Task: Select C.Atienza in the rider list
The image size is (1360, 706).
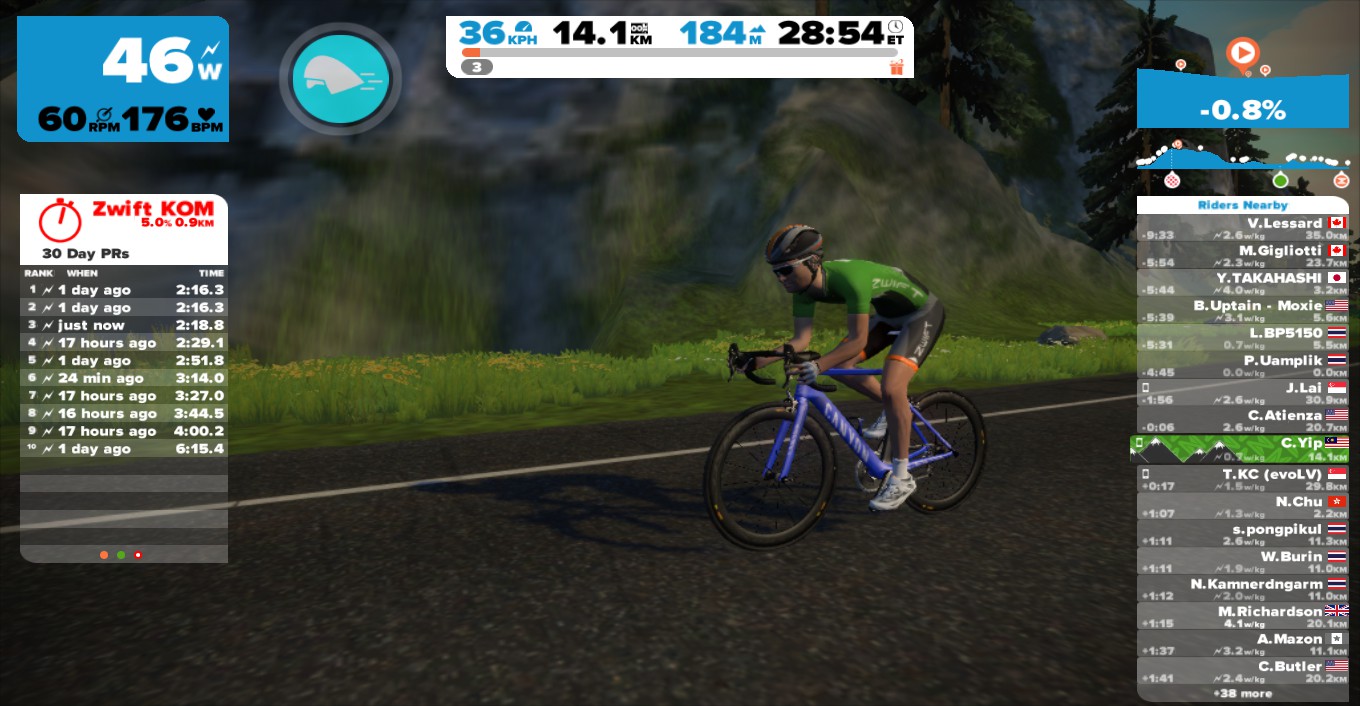Action: pyautogui.click(x=1243, y=420)
